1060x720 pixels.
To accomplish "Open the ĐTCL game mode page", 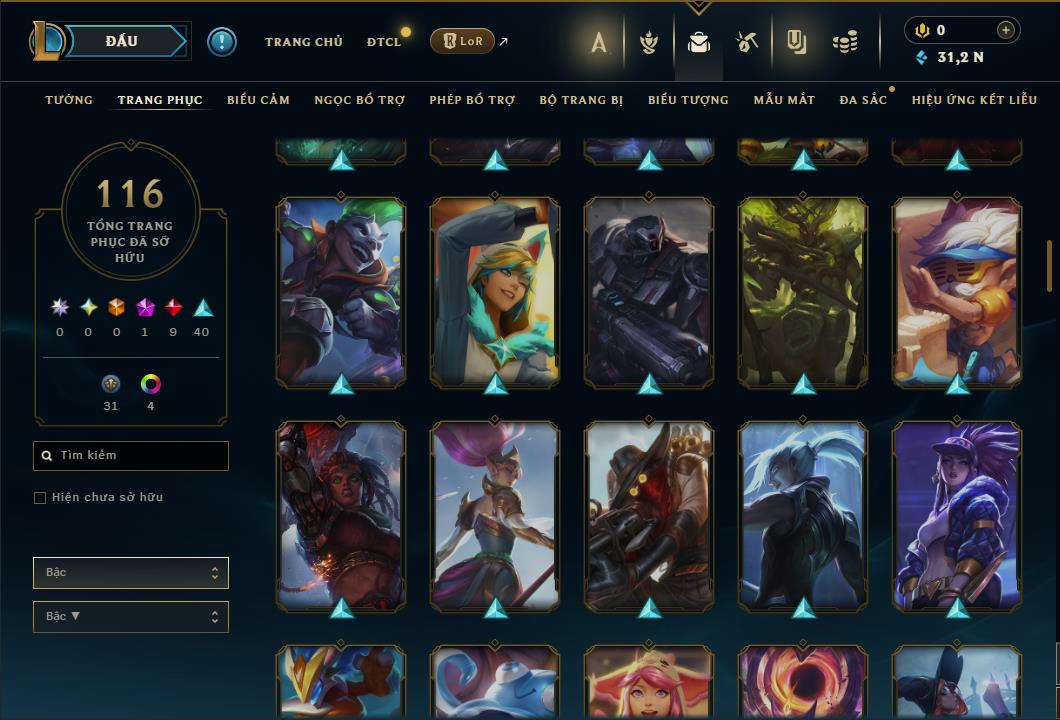I will 384,42.
